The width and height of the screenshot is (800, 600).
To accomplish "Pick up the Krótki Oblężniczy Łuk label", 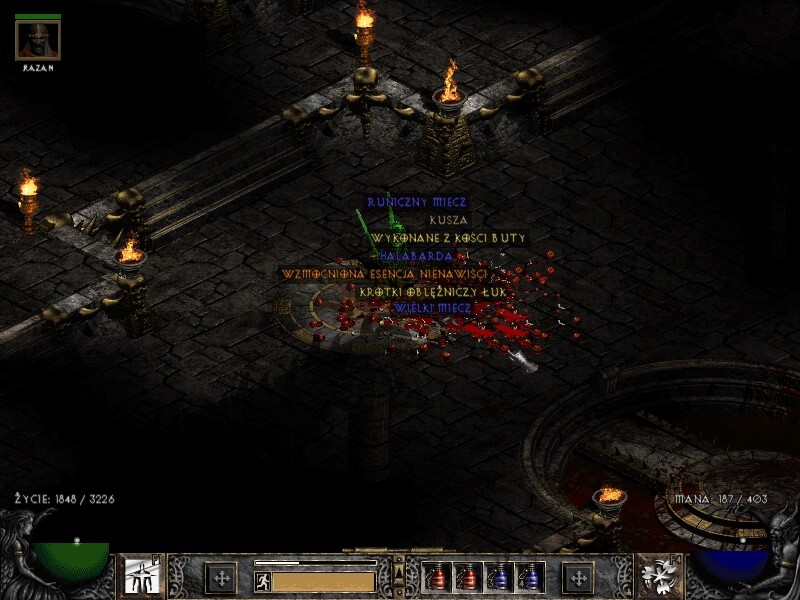I will pos(433,290).
